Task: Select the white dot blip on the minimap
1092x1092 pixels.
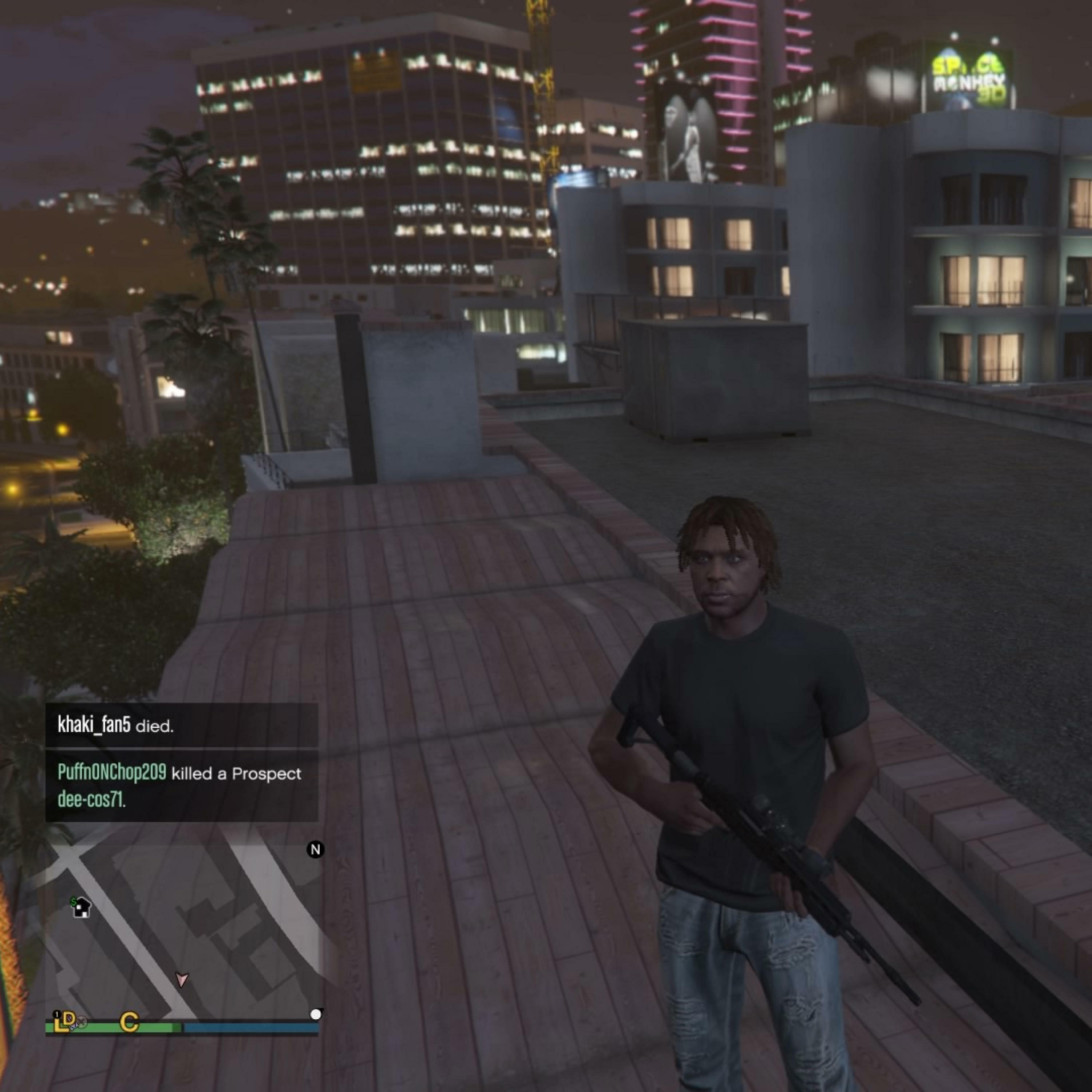Action: pos(316,1014)
